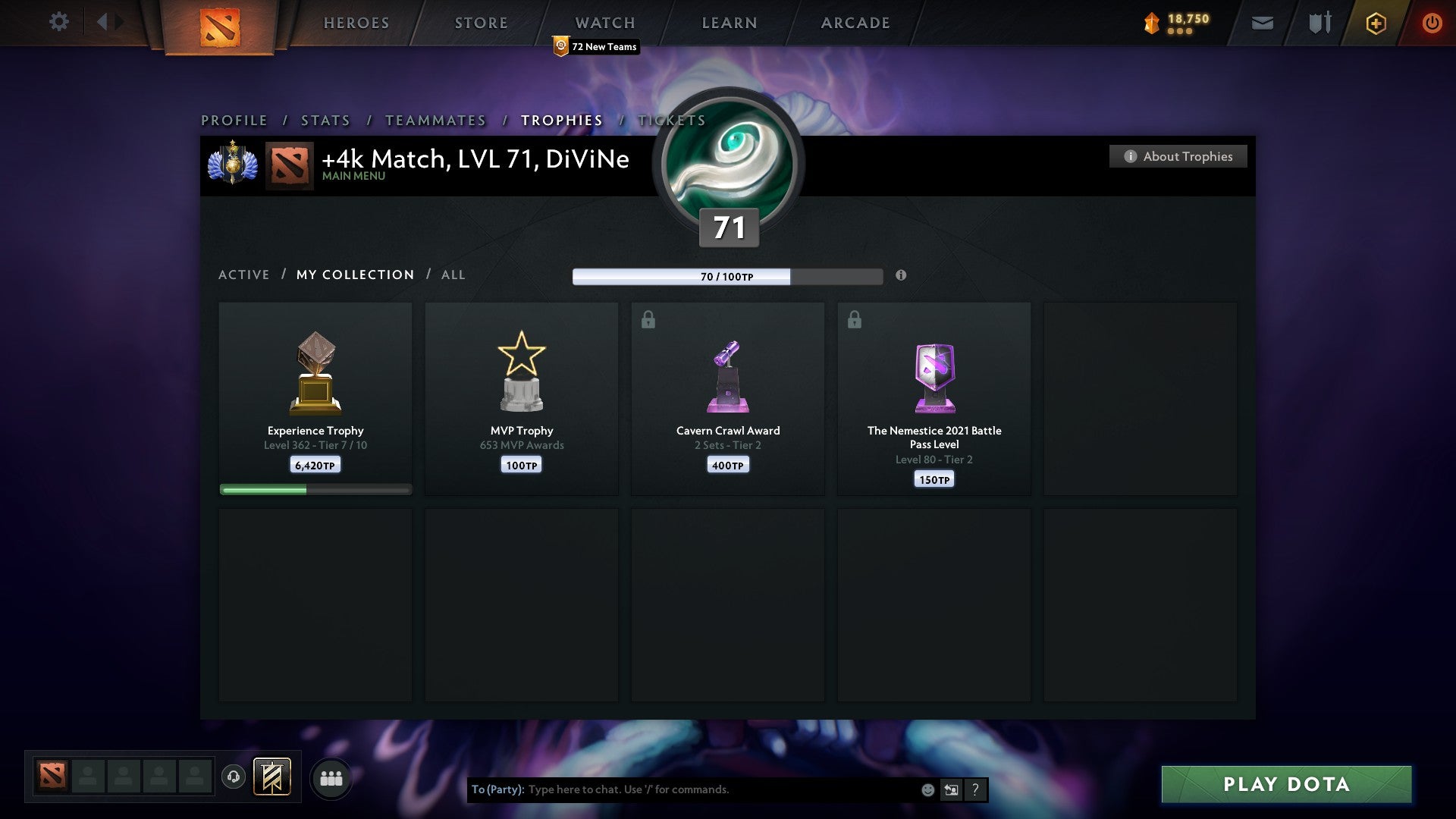Click the power button to exit
Viewport: 1456px width, 819px height.
point(1432,23)
